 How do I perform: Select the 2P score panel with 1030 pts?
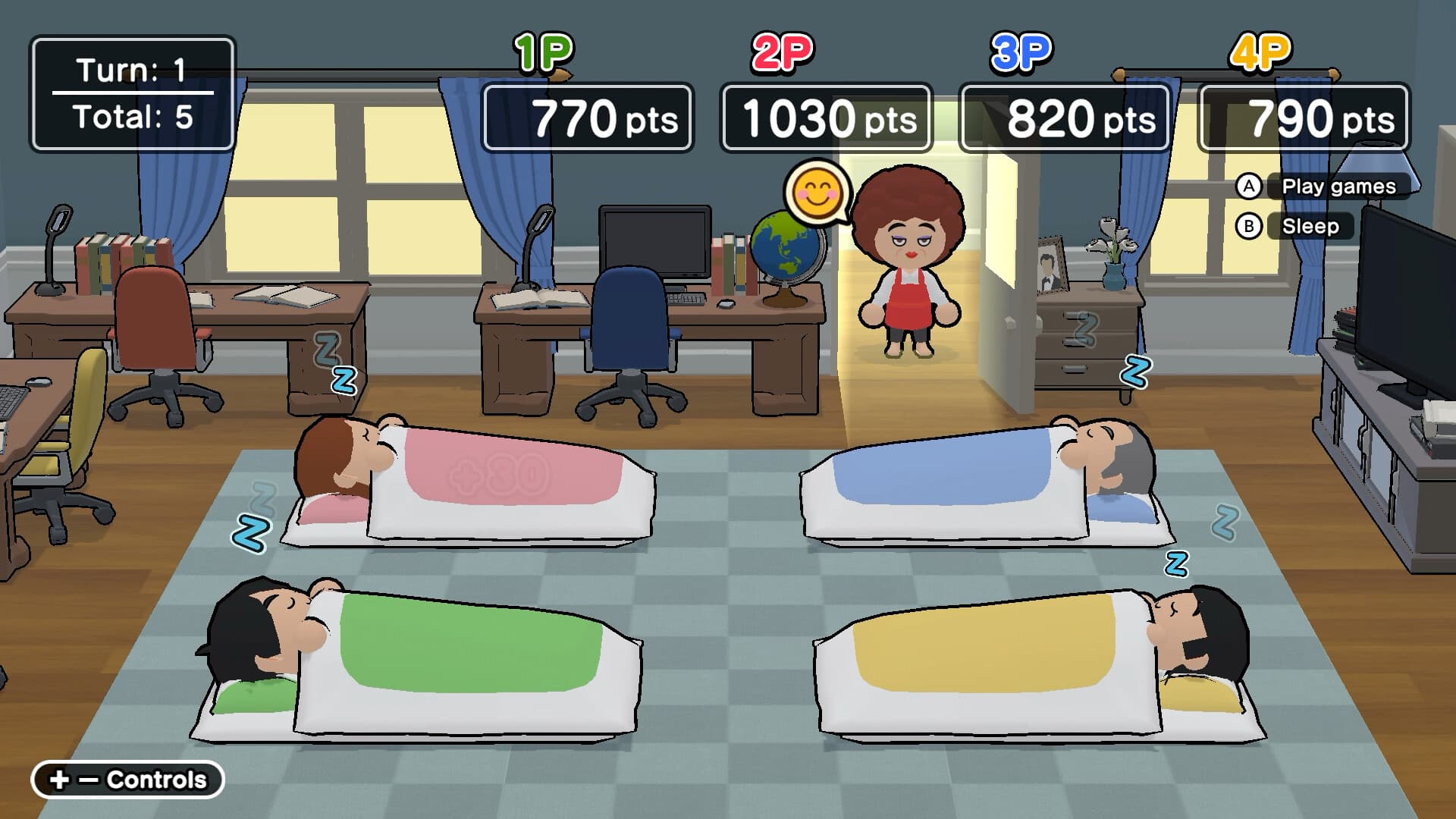pos(827,118)
